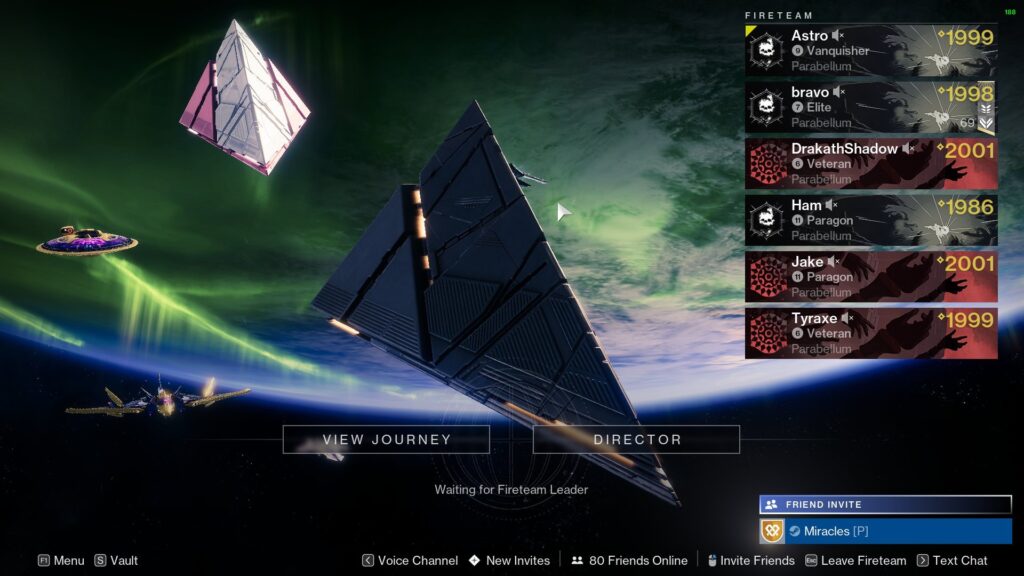Image resolution: width=1024 pixels, height=576 pixels.
Task: Open the Menu from the bottom bar
Action: point(61,561)
